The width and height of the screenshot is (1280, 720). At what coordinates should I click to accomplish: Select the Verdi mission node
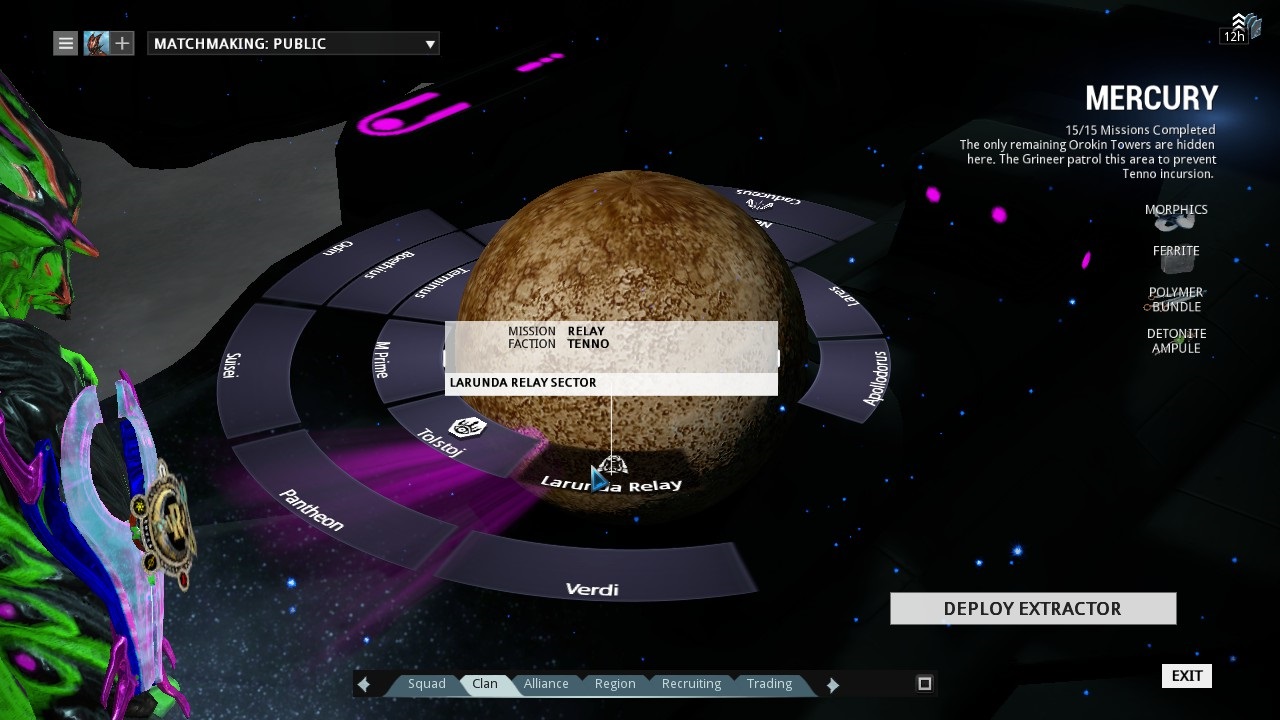(592, 580)
